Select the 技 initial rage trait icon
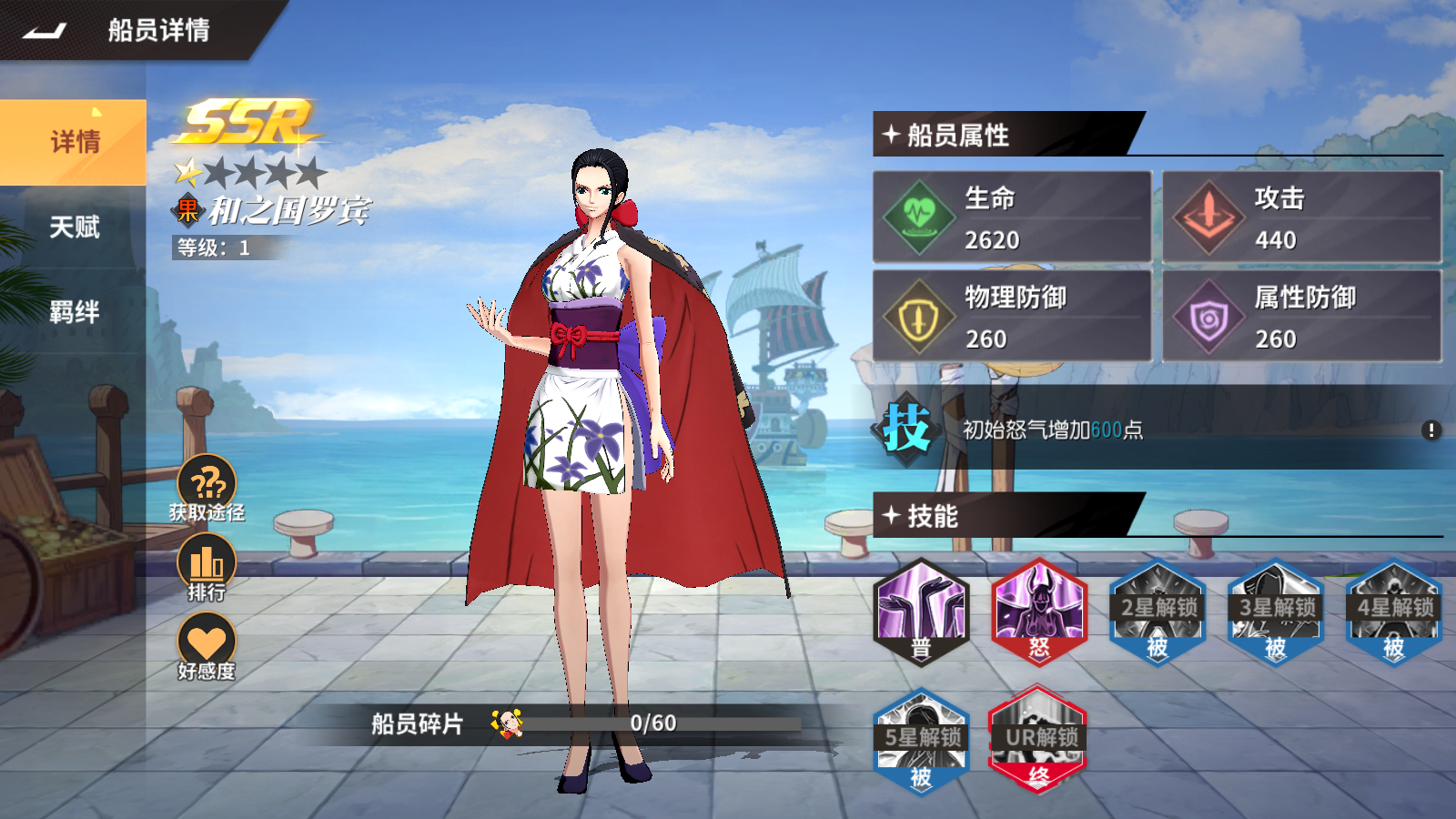Image resolution: width=1456 pixels, height=819 pixels. click(x=906, y=429)
